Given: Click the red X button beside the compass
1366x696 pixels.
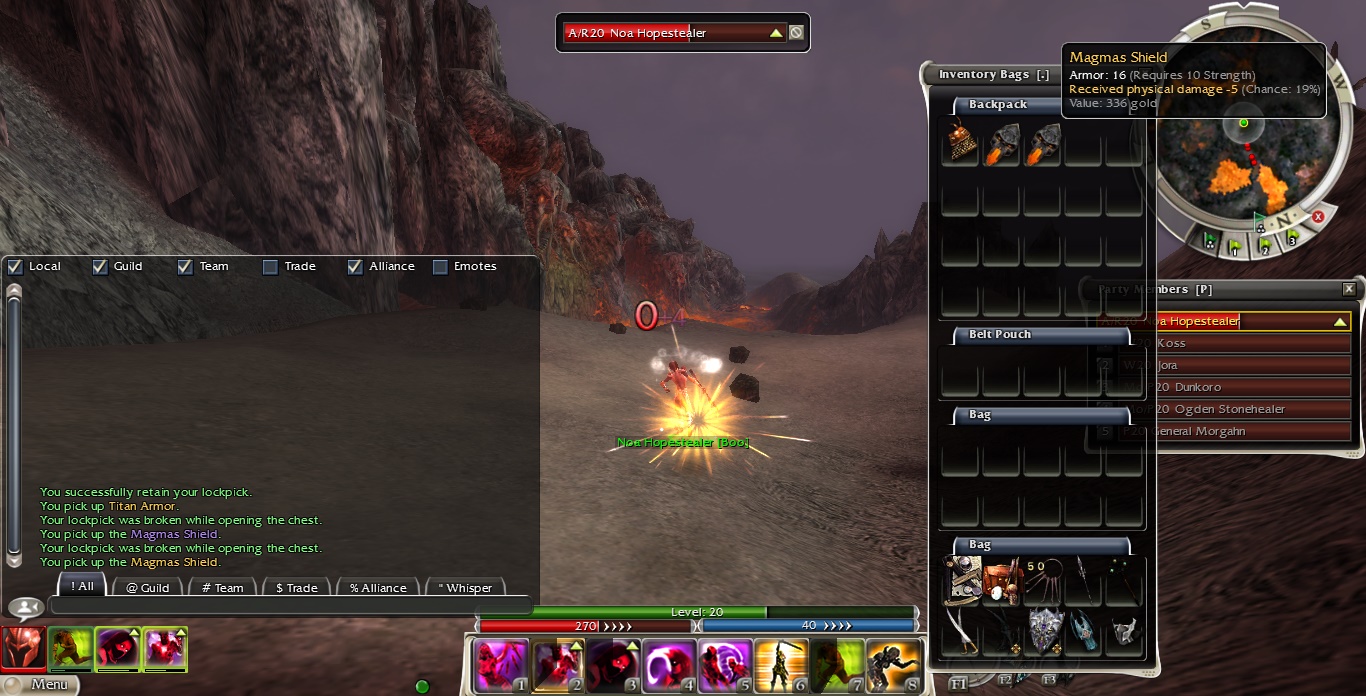Looking at the screenshot, I should [x=1318, y=217].
